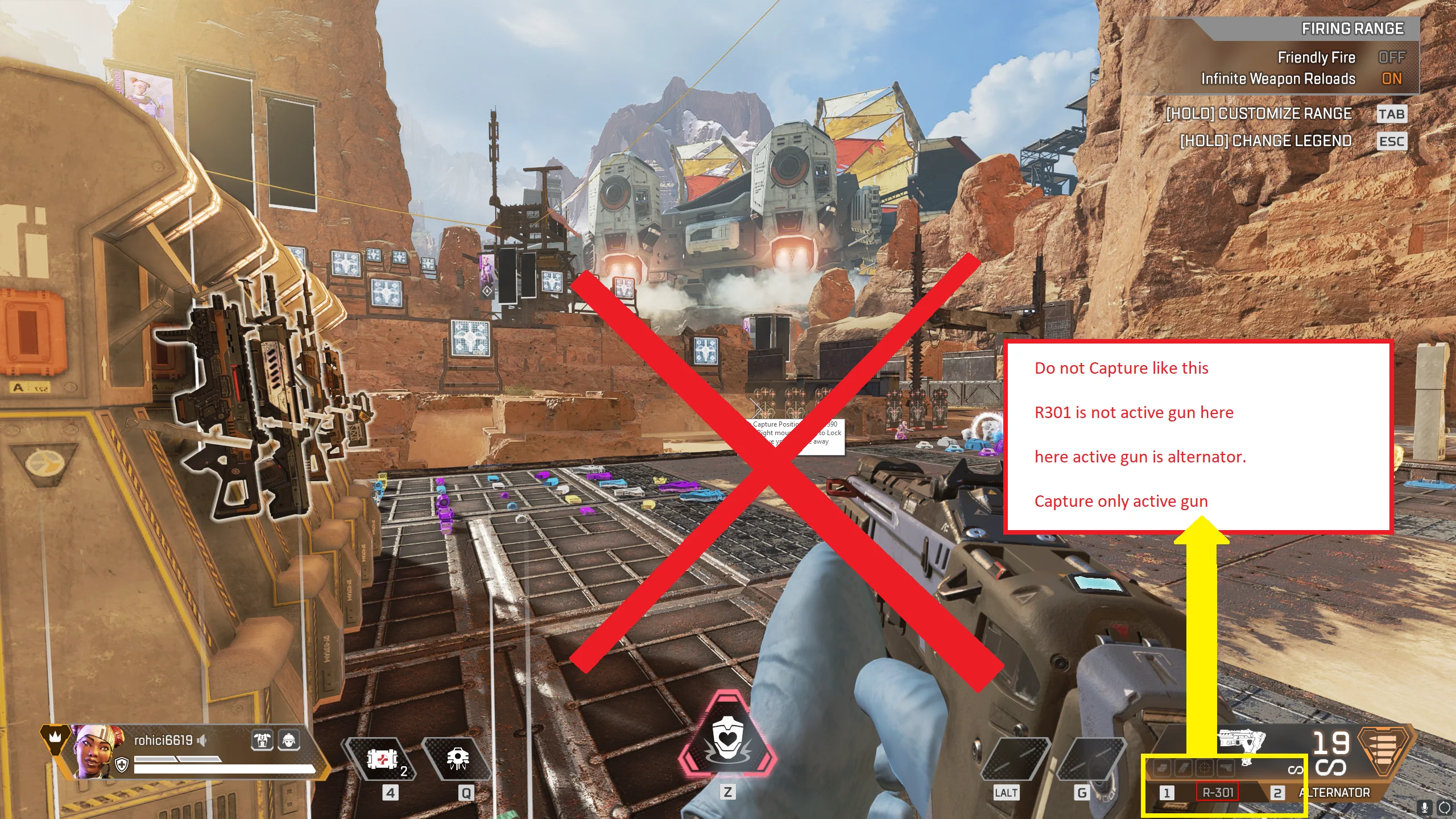Deploy the D.O.C. drone tactical ability

click(458, 759)
